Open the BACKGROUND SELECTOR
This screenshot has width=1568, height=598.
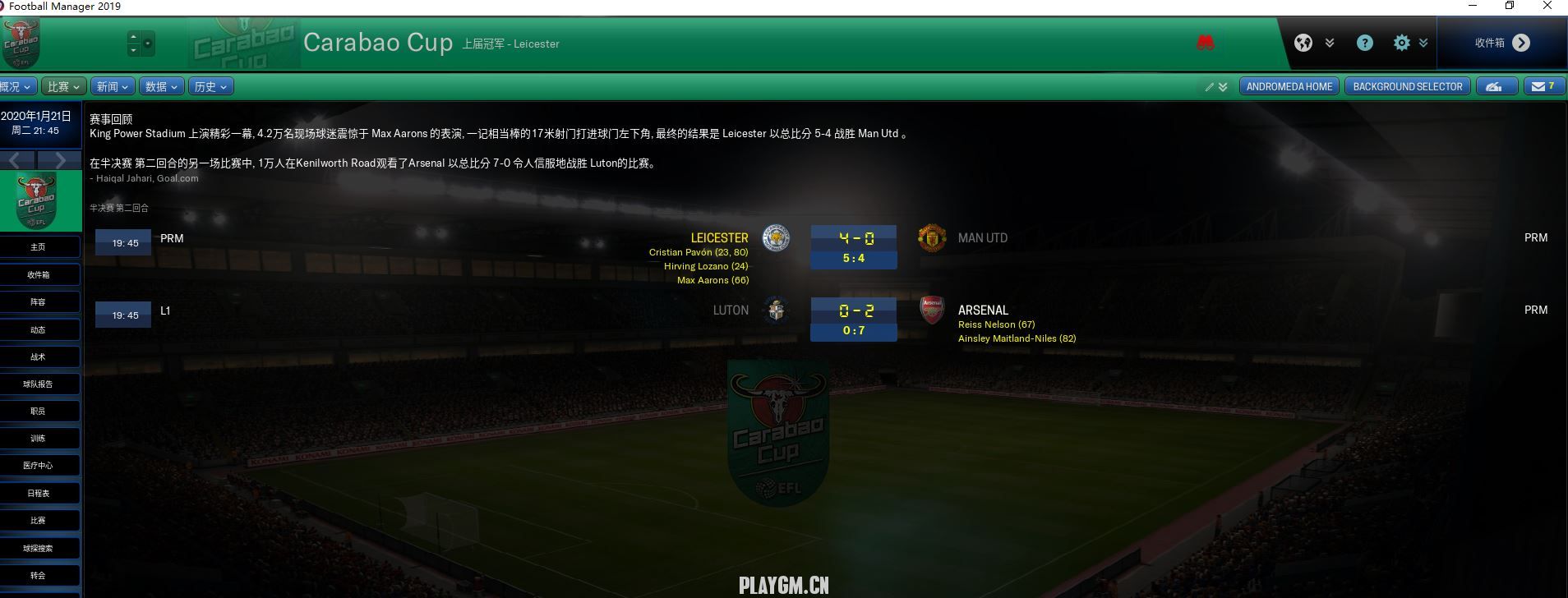point(1407,86)
